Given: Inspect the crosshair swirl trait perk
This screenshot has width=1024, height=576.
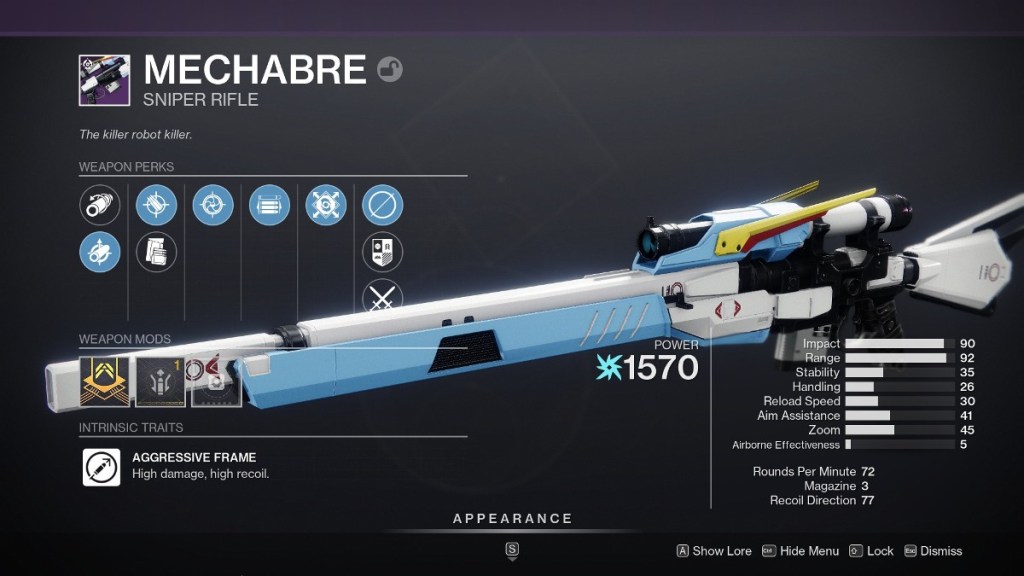Looking at the screenshot, I should click(x=212, y=206).
